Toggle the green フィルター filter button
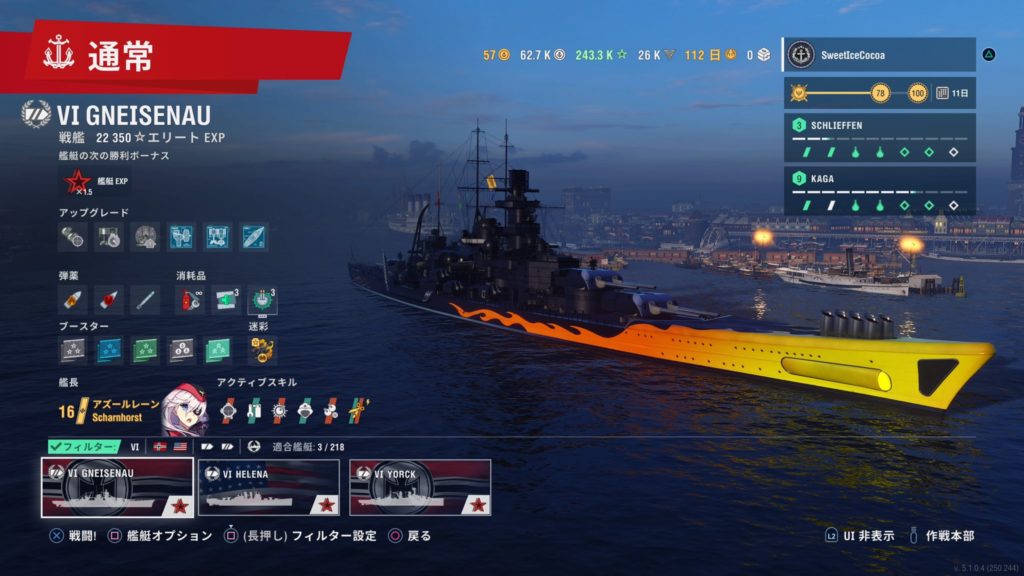This screenshot has width=1024, height=576. 84,446
